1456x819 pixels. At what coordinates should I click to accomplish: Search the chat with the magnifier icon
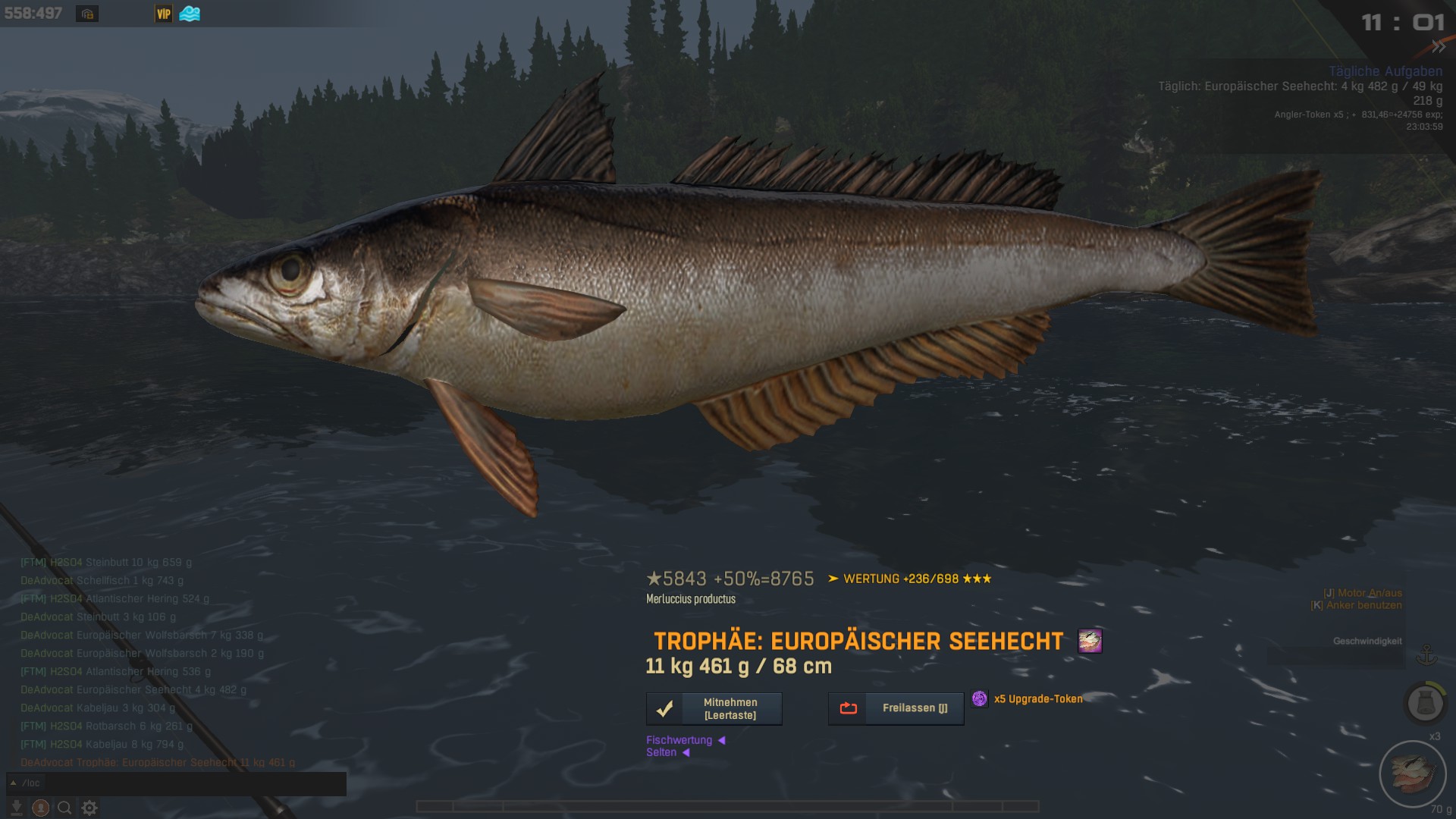(65, 808)
